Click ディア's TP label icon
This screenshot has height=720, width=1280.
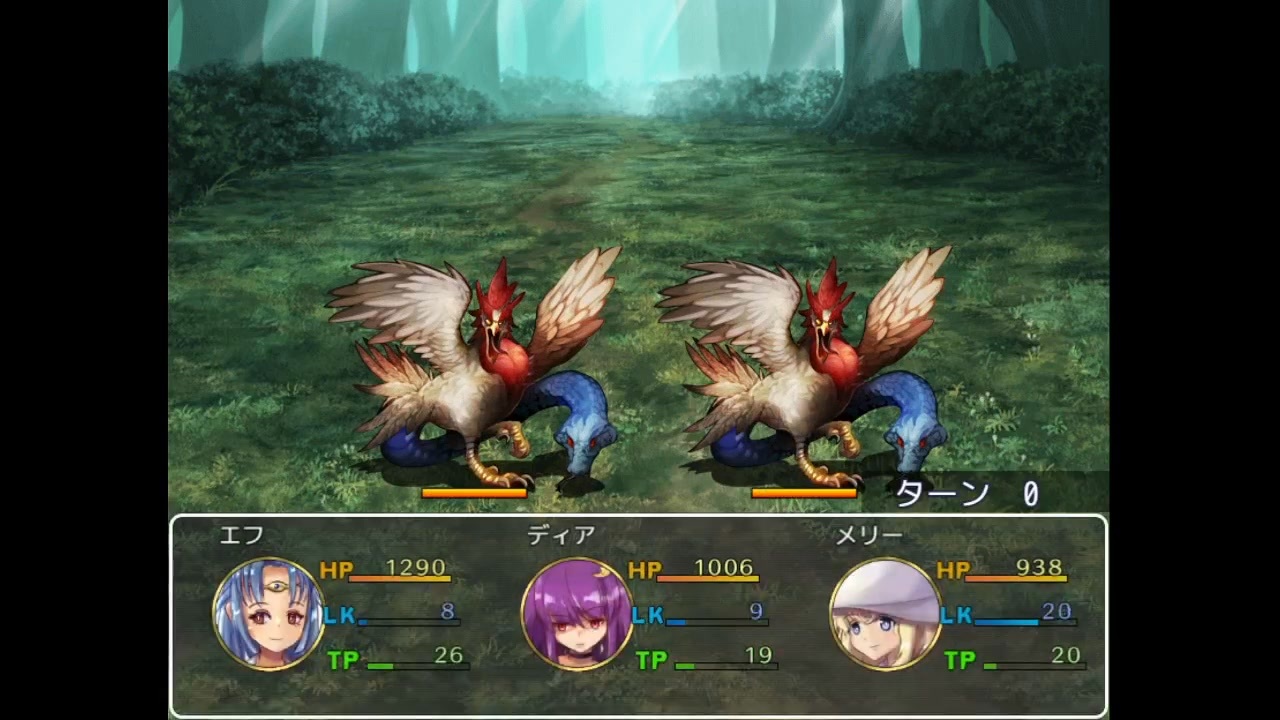click(655, 657)
